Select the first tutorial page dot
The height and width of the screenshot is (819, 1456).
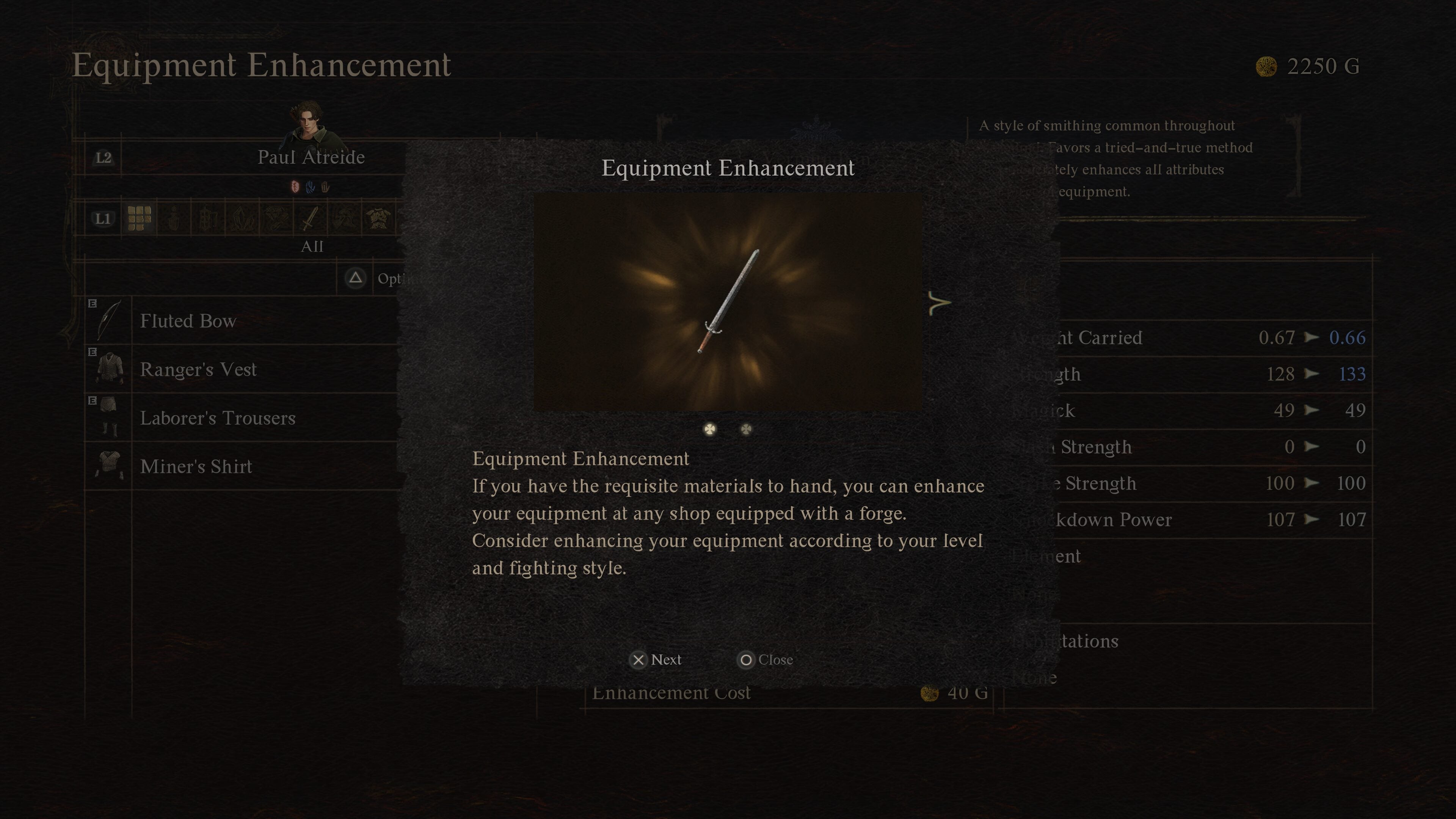click(709, 429)
